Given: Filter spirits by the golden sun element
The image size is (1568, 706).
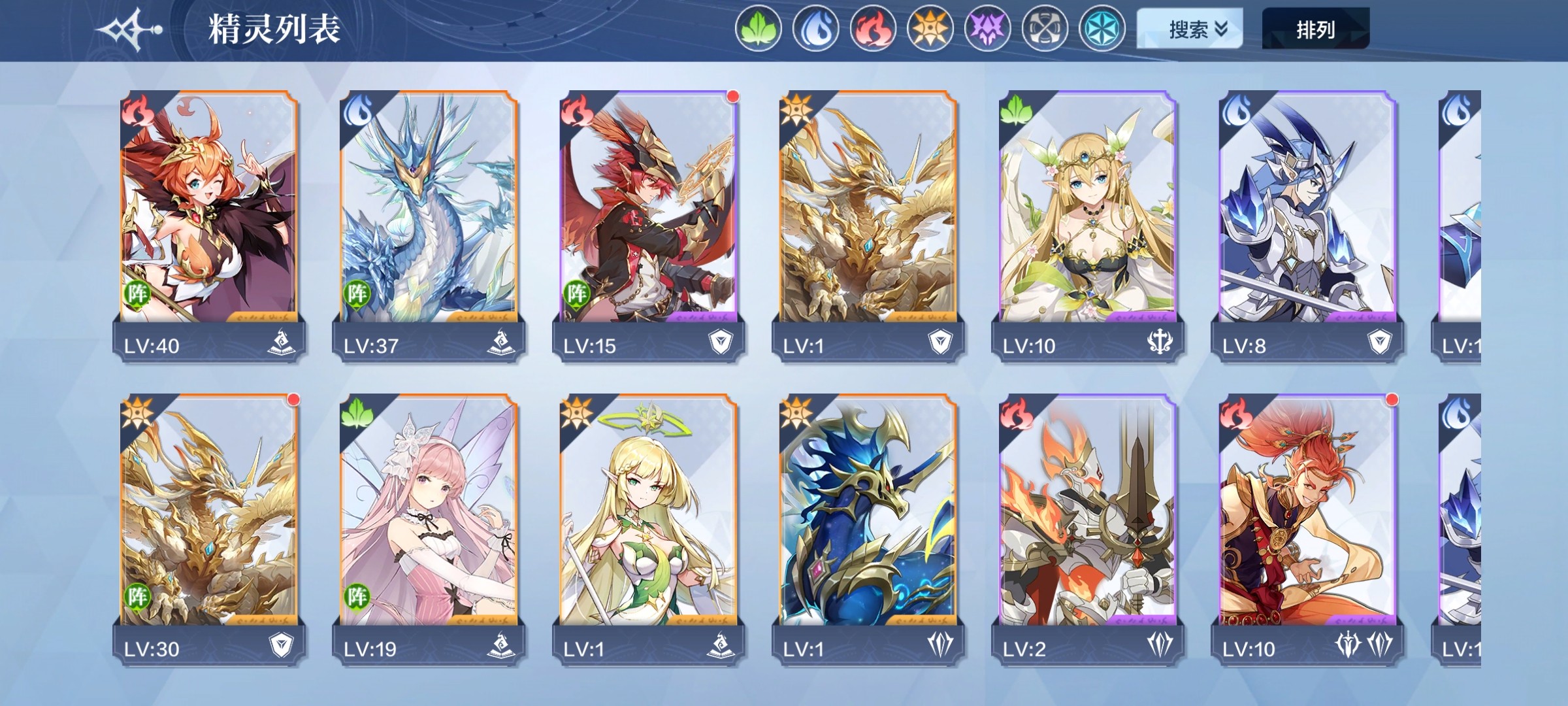Looking at the screenshot, I should 930,29.
